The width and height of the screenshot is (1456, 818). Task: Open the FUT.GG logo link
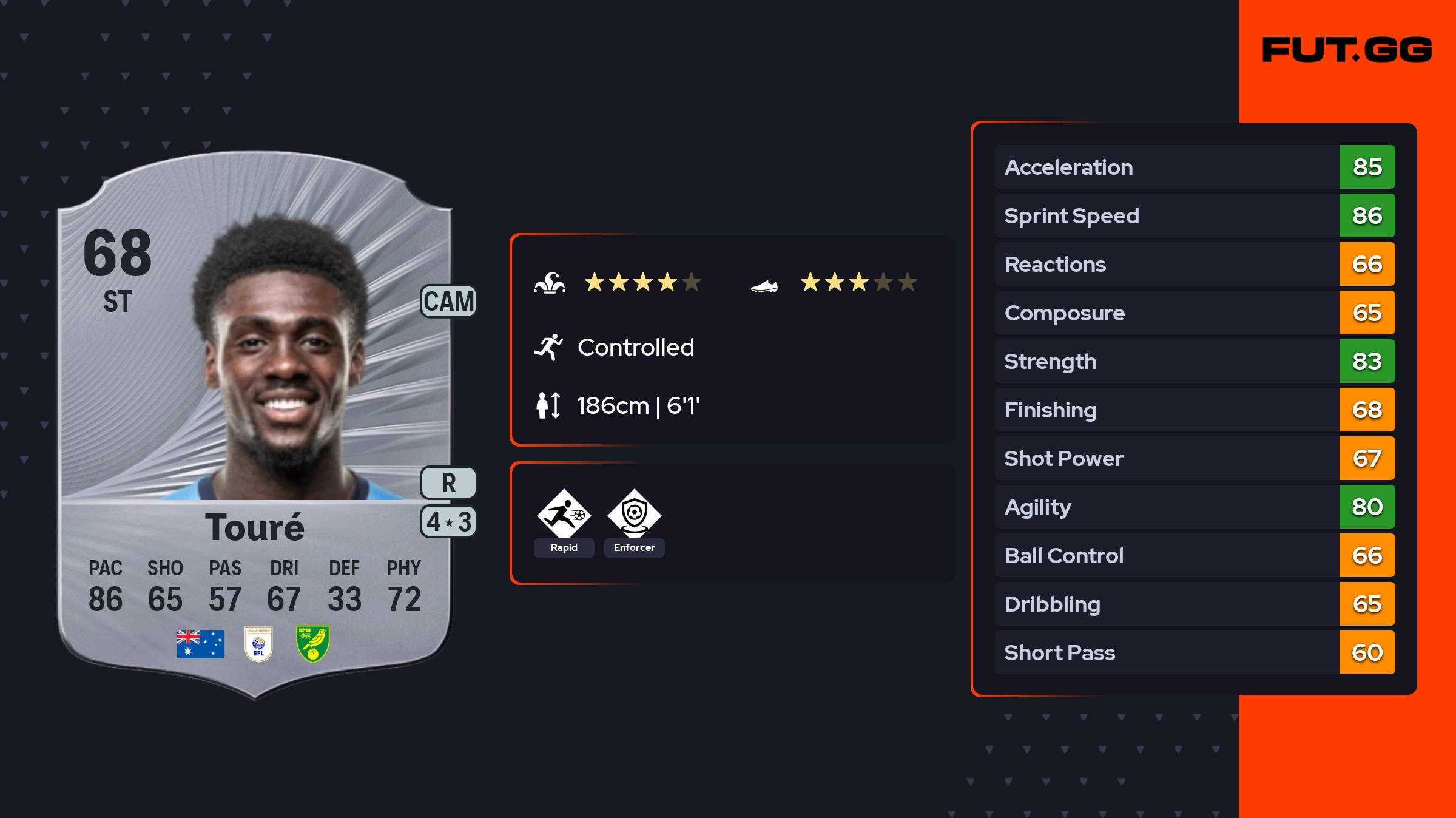pos(1347,50)
